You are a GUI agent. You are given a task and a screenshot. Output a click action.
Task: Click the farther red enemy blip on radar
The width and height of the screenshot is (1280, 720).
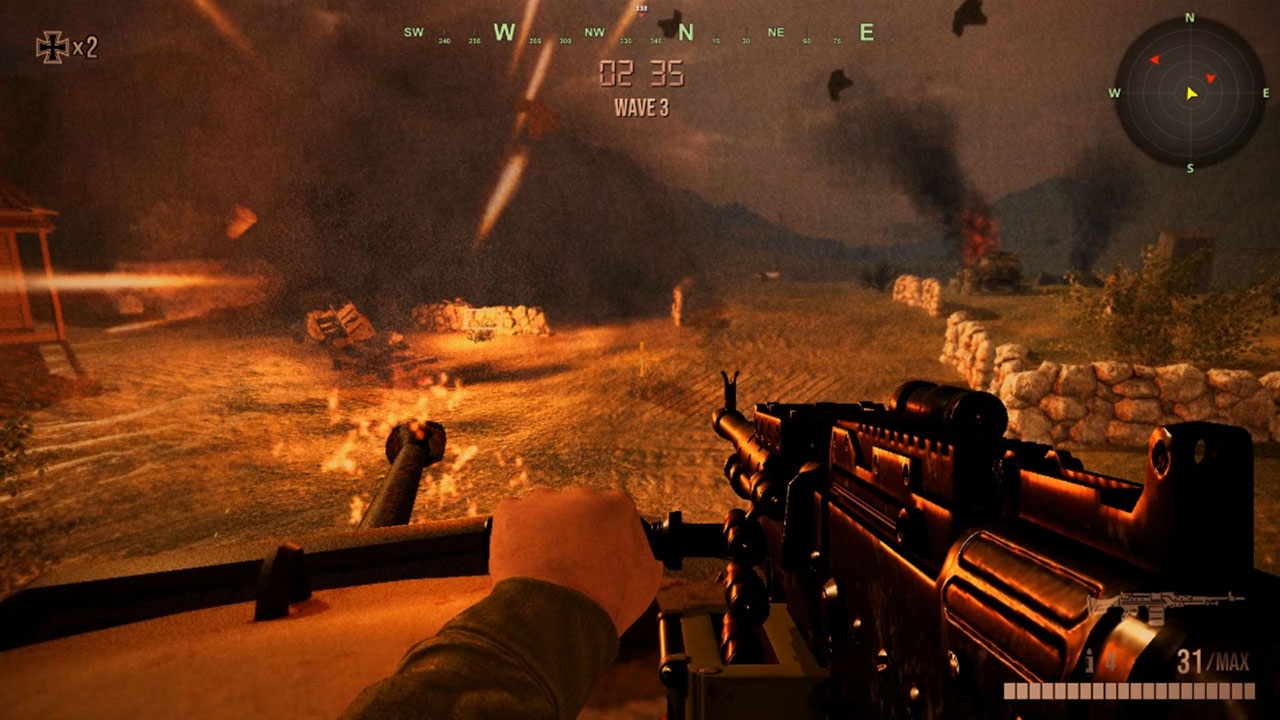tap(1155, 60)
